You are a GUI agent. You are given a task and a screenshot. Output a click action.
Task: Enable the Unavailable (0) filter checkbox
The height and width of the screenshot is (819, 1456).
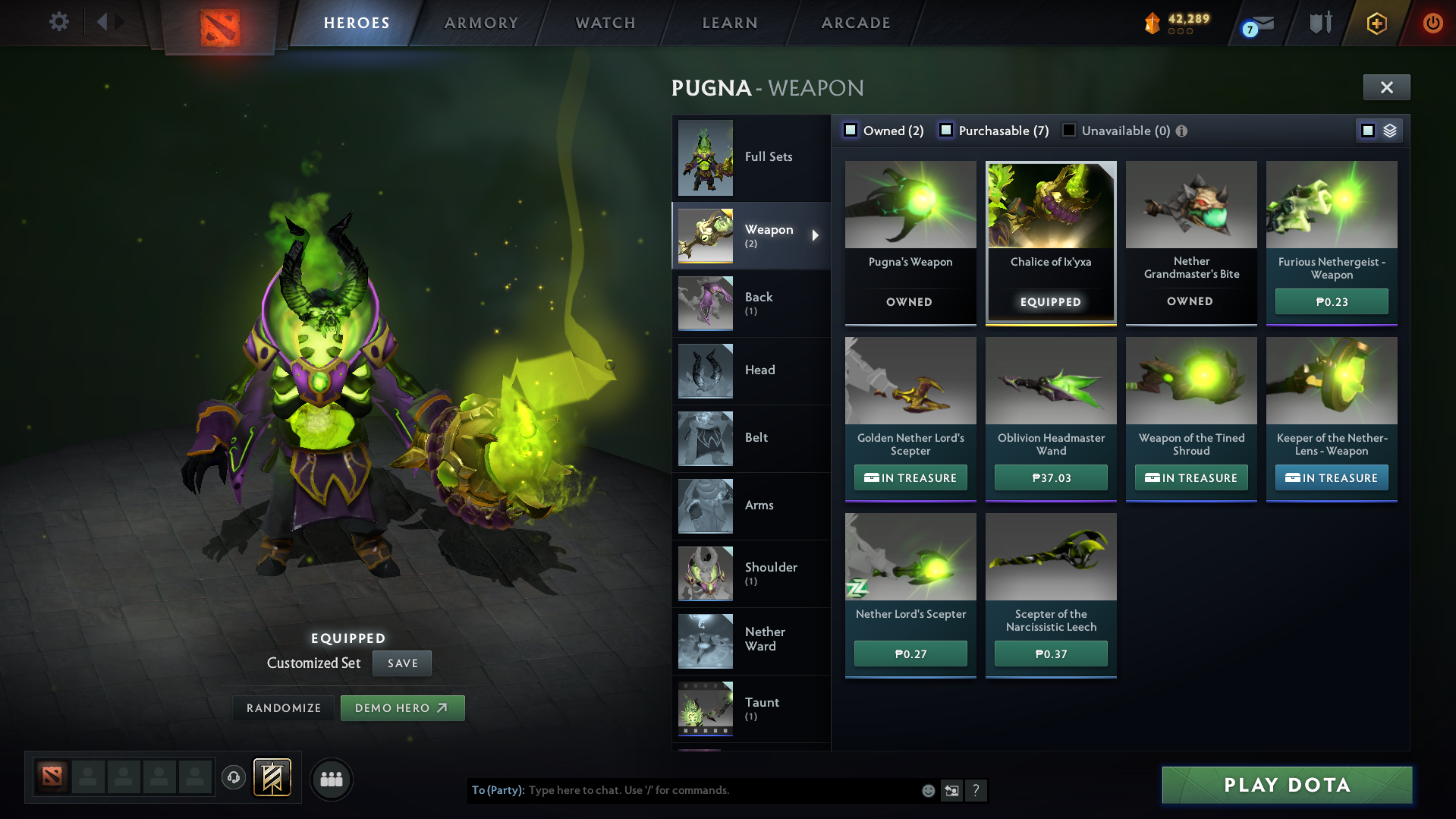click(x=1069, y=130)
